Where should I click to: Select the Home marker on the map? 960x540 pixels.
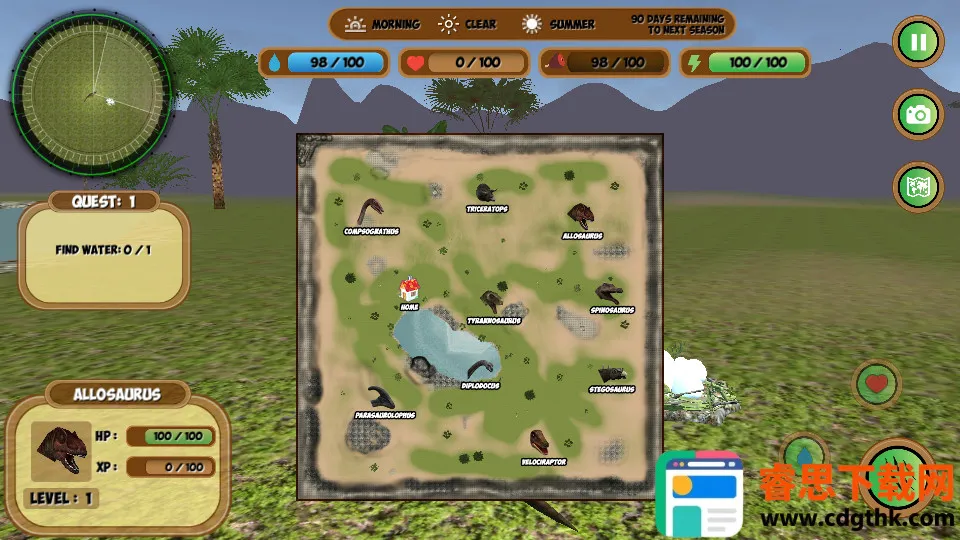409,291
